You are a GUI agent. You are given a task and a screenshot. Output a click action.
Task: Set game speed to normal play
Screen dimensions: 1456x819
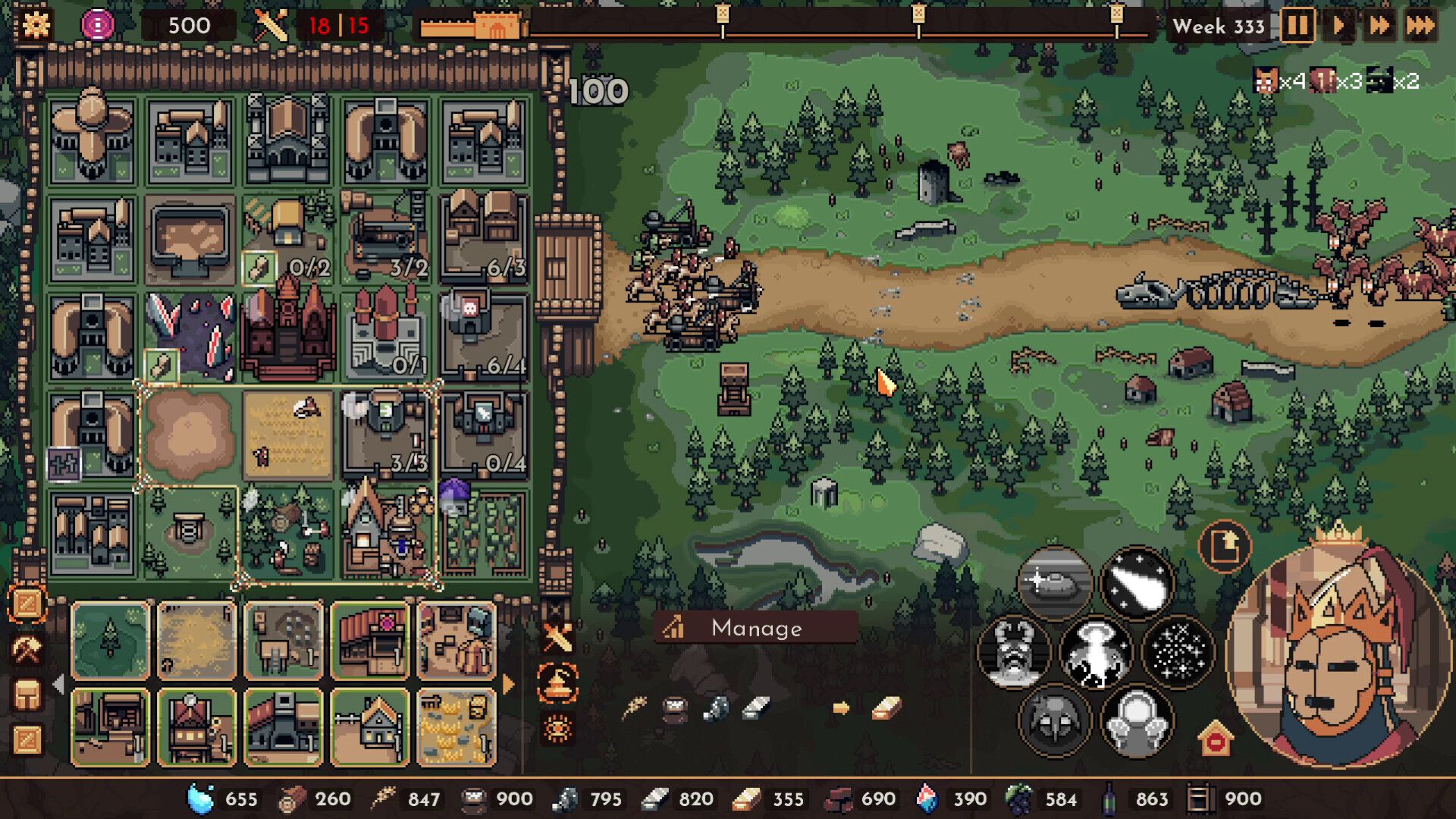pos(1338,26)
